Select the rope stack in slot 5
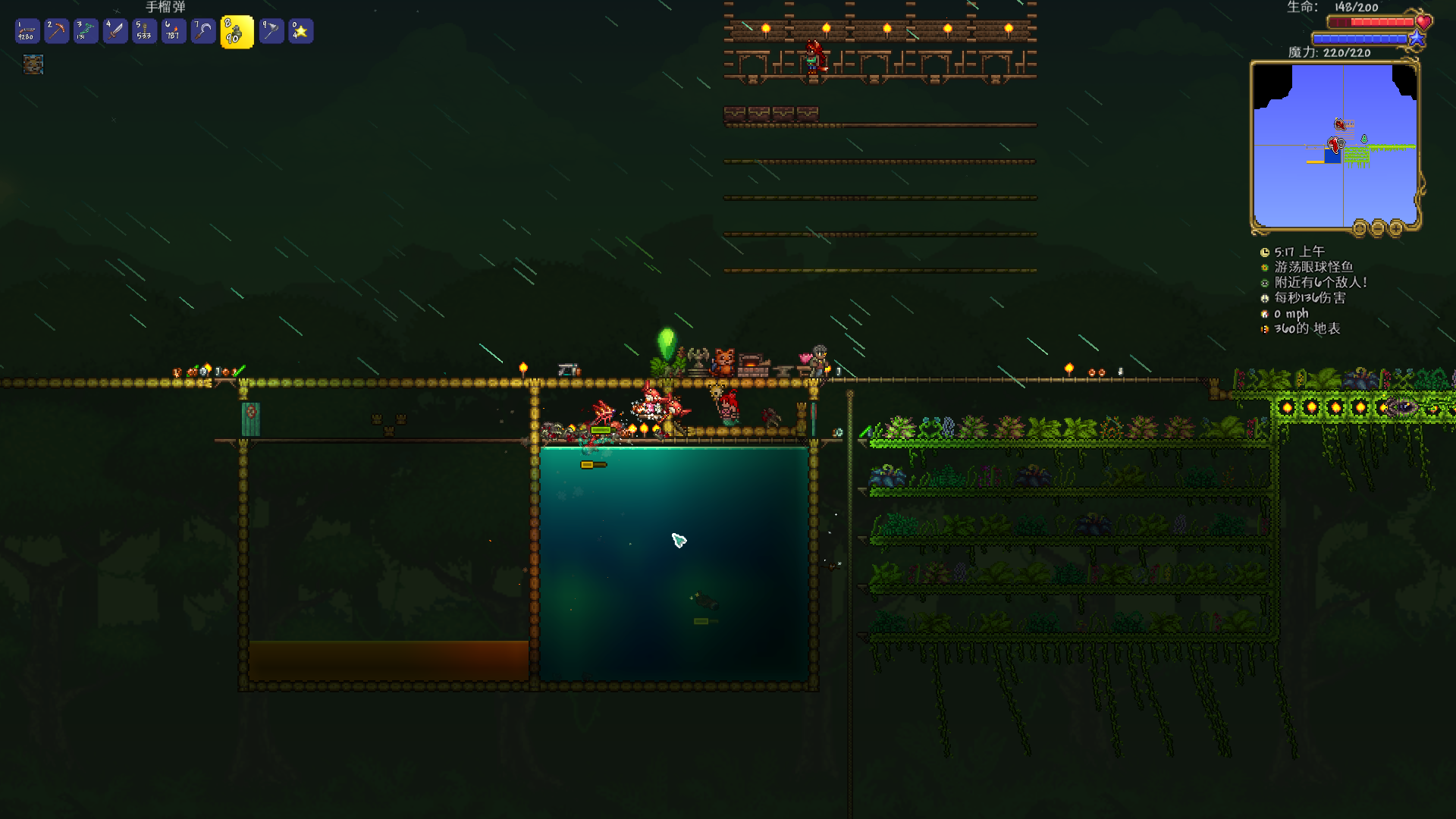 pyautogui.click(x=144, y=31)
